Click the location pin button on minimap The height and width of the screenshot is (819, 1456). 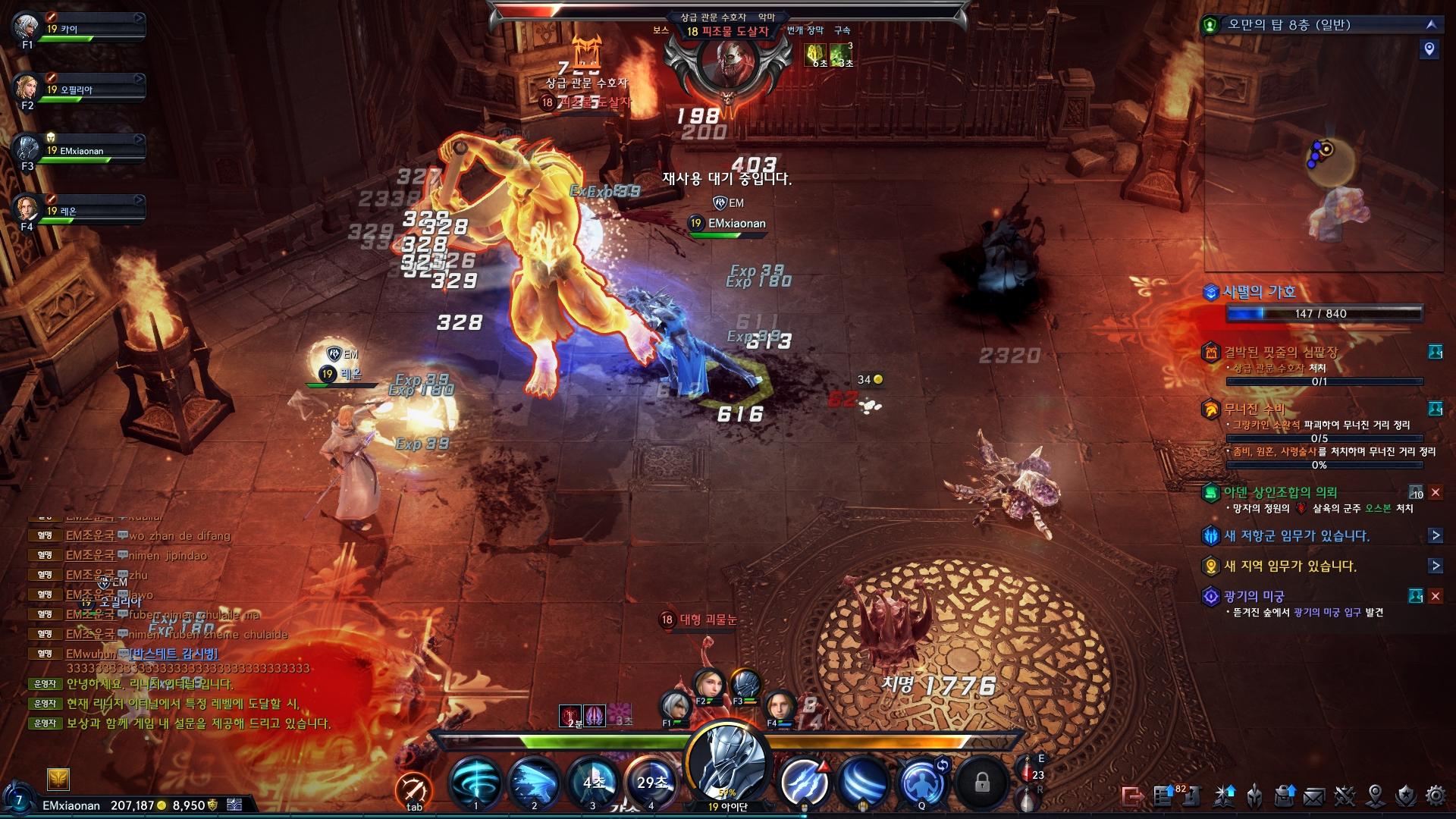pyautogui.click(x=1429, y=49)
